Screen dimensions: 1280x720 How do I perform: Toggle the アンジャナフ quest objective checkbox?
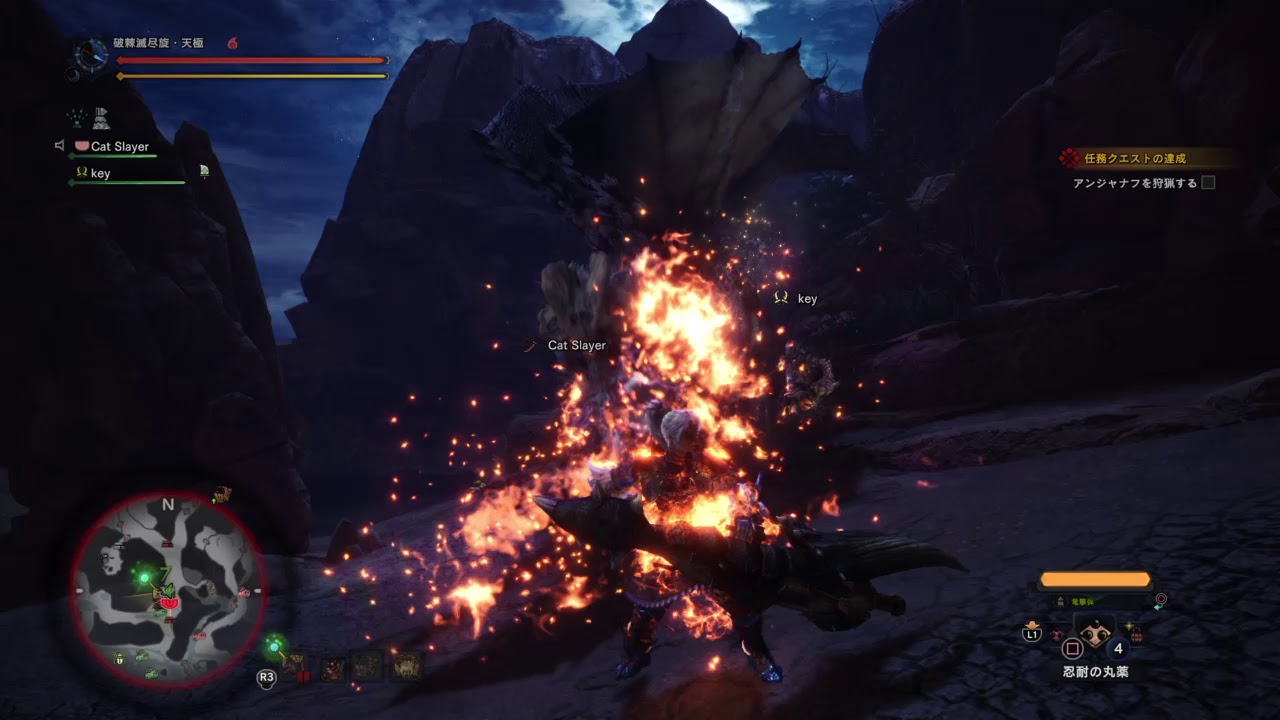point(1208,183)
